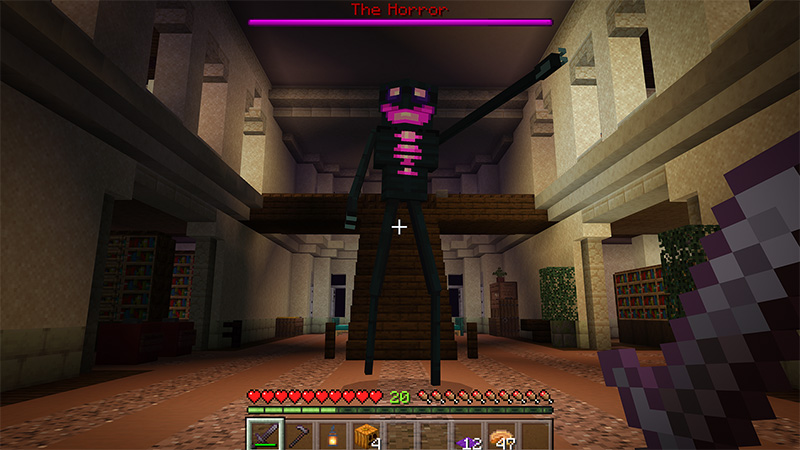Choose the pickaxe hotbar slot
Viewport: 800px width, 450px height.
click(297, 435)
